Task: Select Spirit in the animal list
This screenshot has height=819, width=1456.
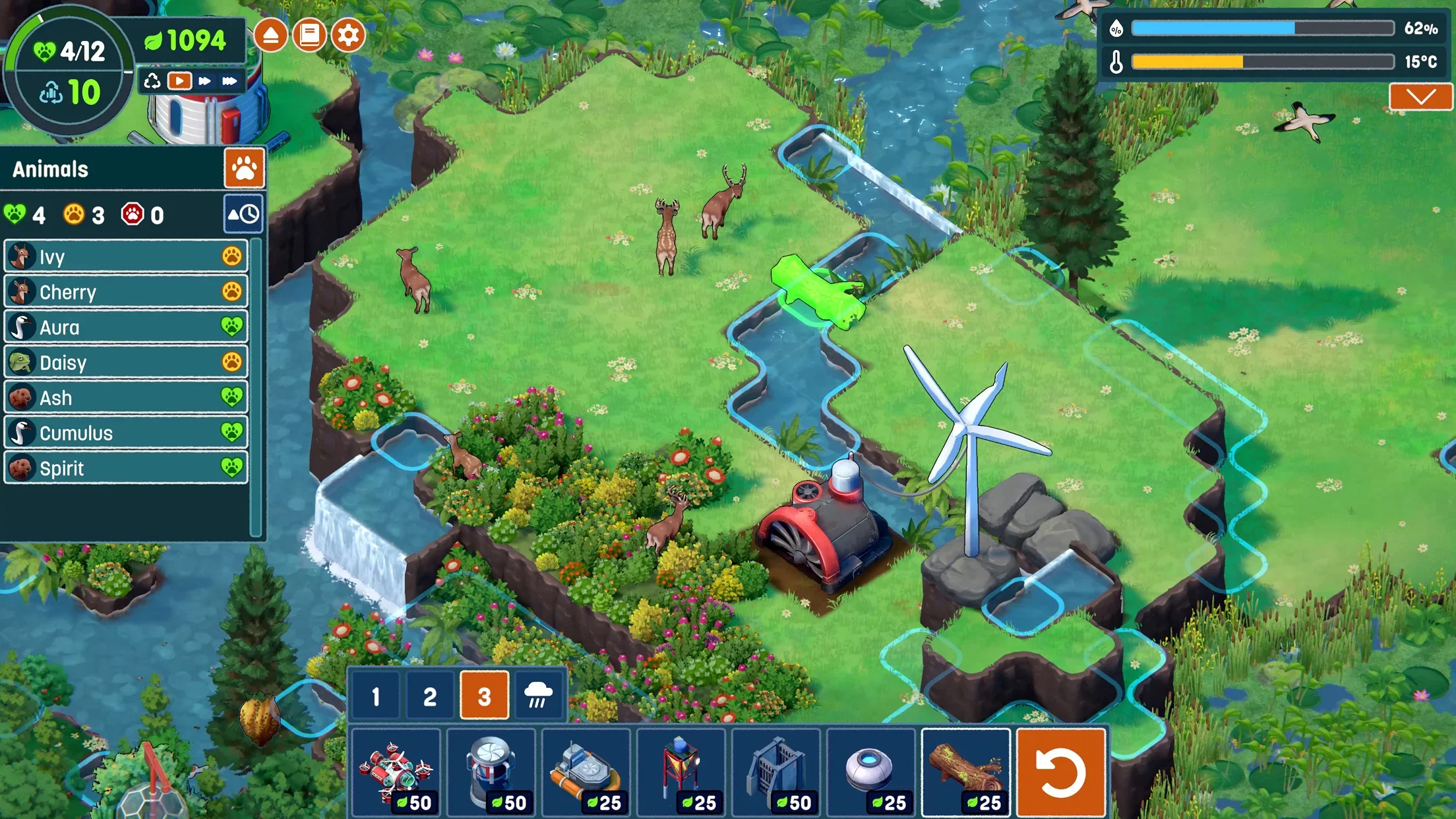Action: [x=125, y=468]
